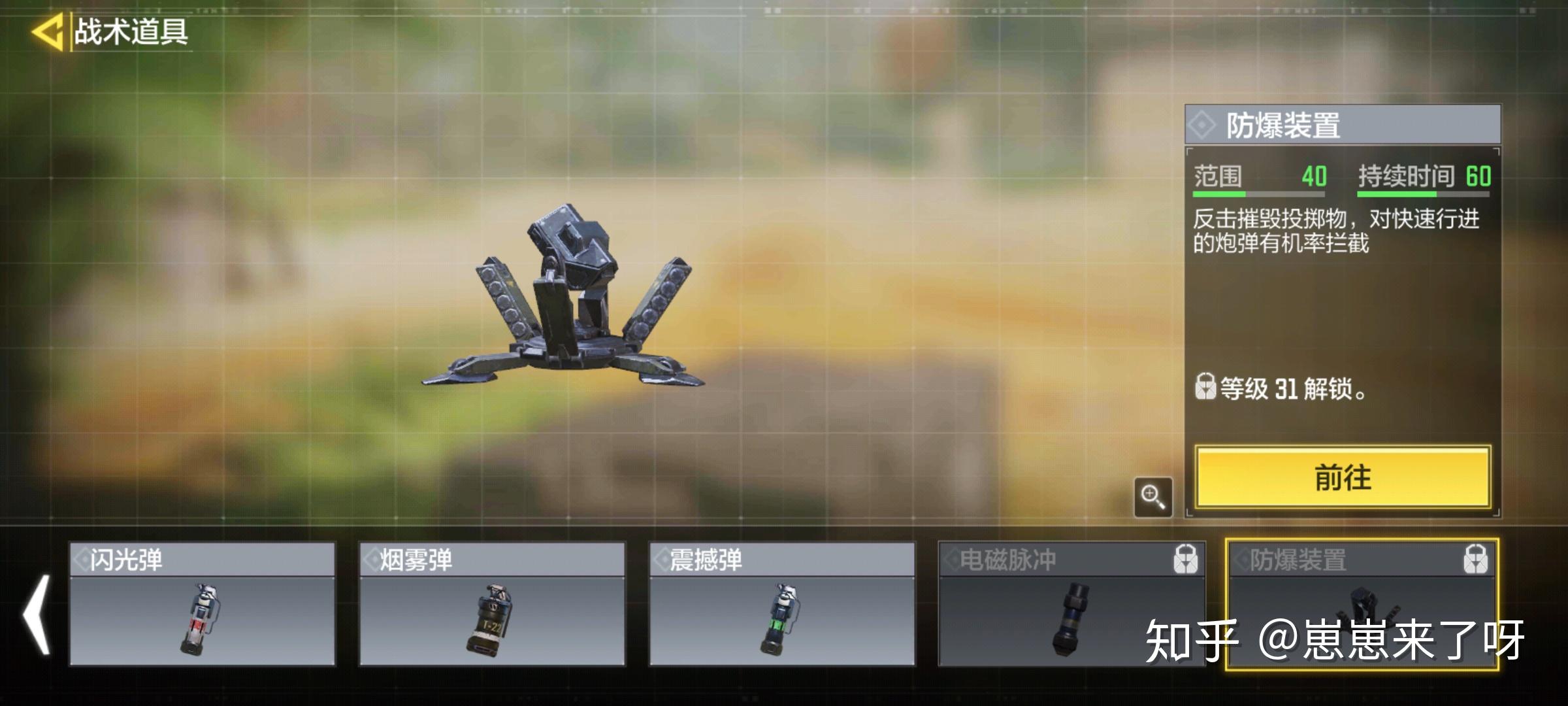Viewport: 1568px width, 706px height.
Task: Select the locked 防爆装置 card
Action: tap(1362, 604)
